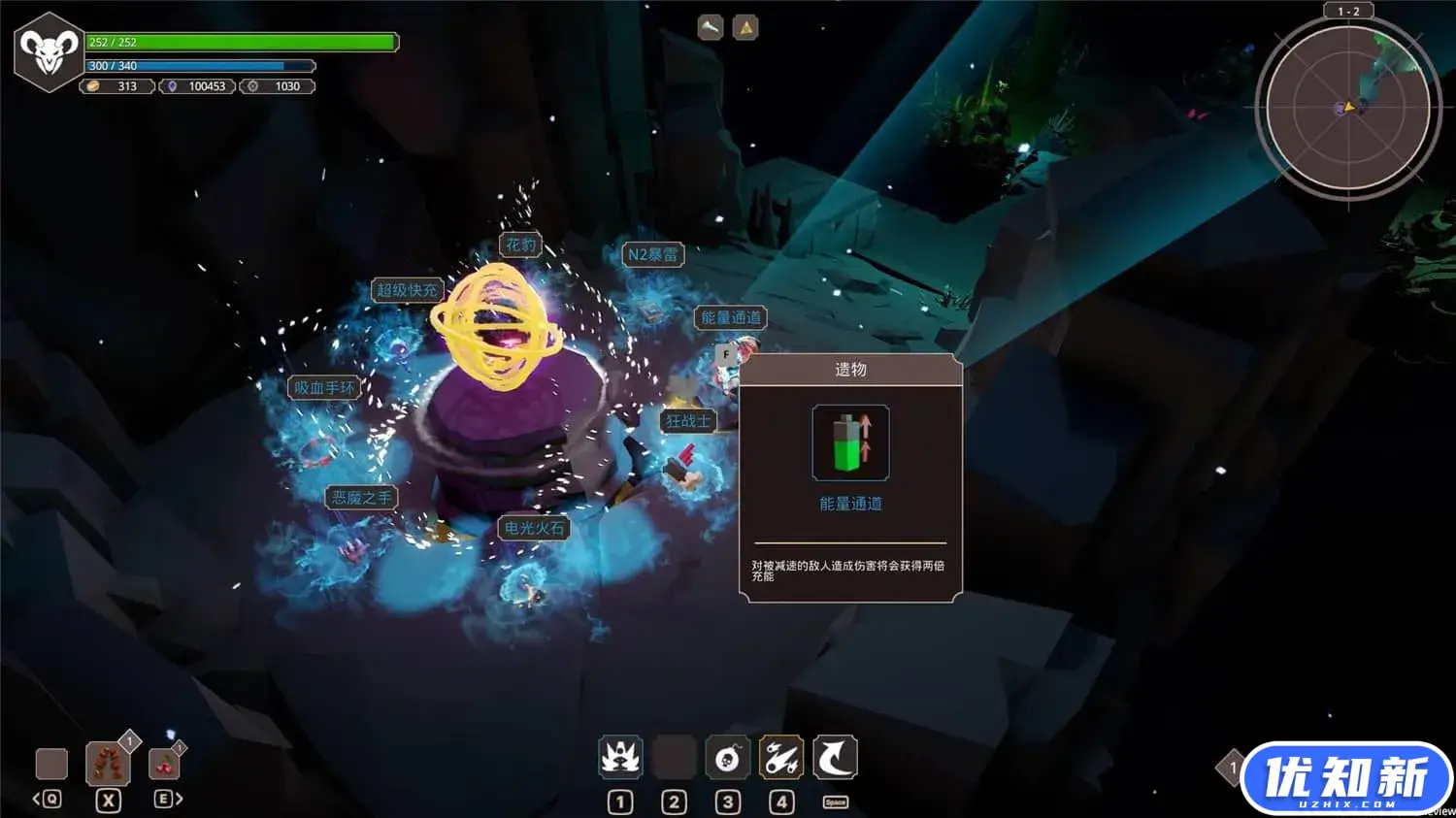Screen dimensions: 1456x818
Task: Click the circular minimap
Action: [1348, 108]
